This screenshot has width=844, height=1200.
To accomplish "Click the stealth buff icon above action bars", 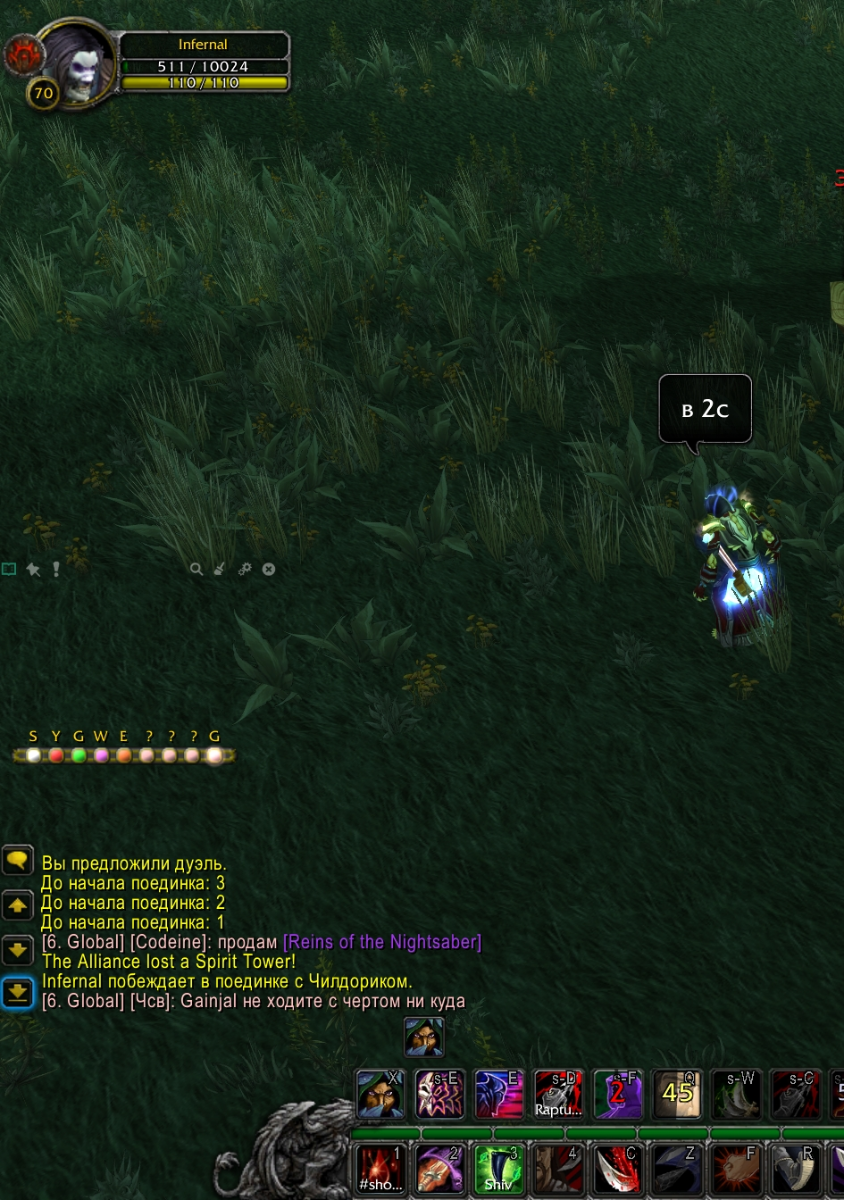I will pos(424,1037).
